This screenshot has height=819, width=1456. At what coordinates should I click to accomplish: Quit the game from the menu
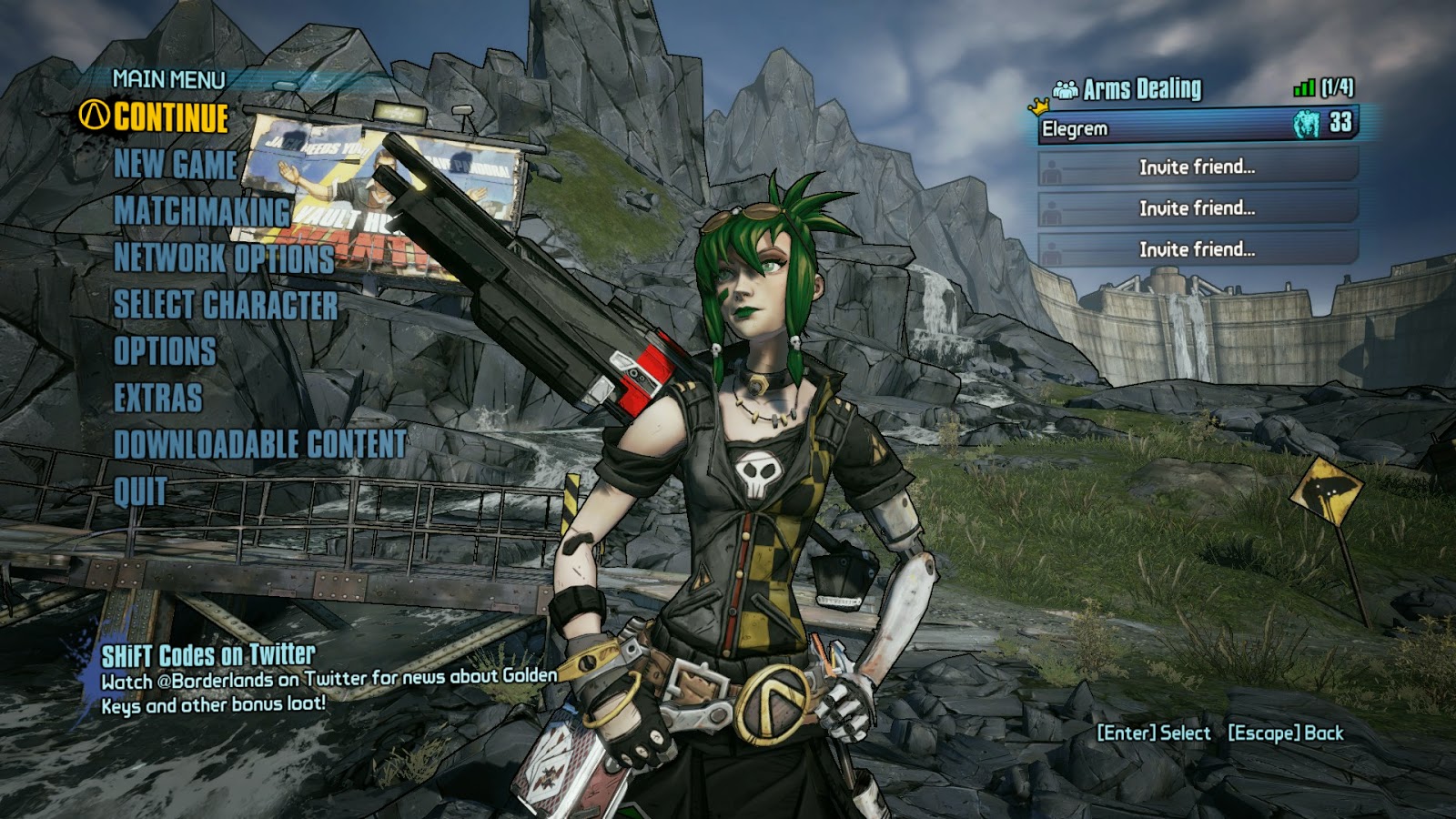[x=140, y=491]
